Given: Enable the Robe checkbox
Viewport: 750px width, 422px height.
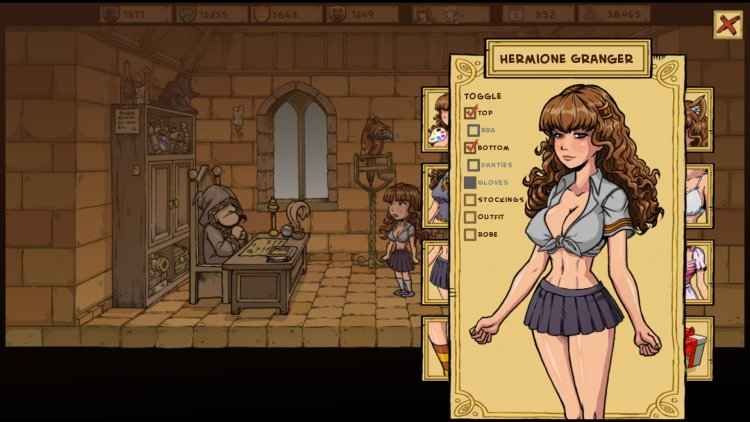Looking at the screenshot, I should pyautogui.click(x=470, y=234).
